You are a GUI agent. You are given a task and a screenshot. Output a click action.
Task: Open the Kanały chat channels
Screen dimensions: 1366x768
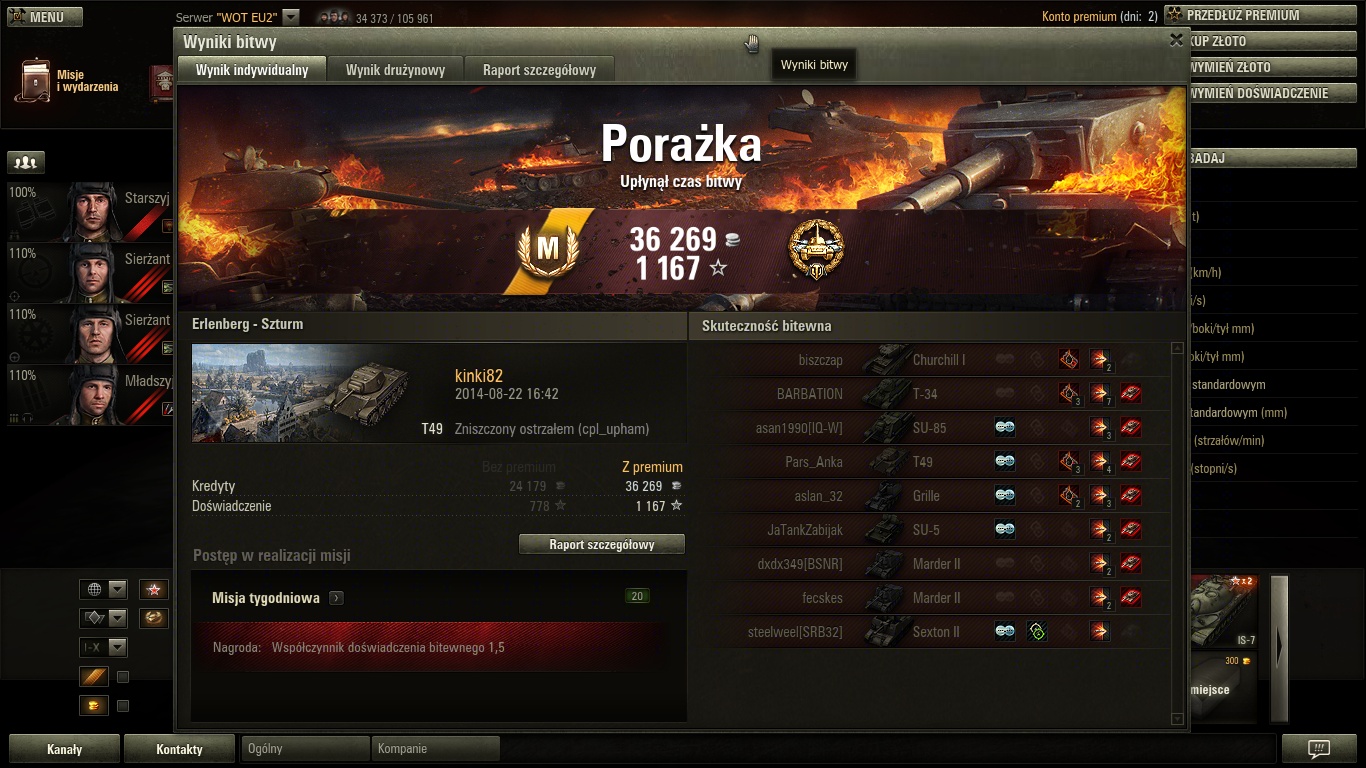coord(65,749)
